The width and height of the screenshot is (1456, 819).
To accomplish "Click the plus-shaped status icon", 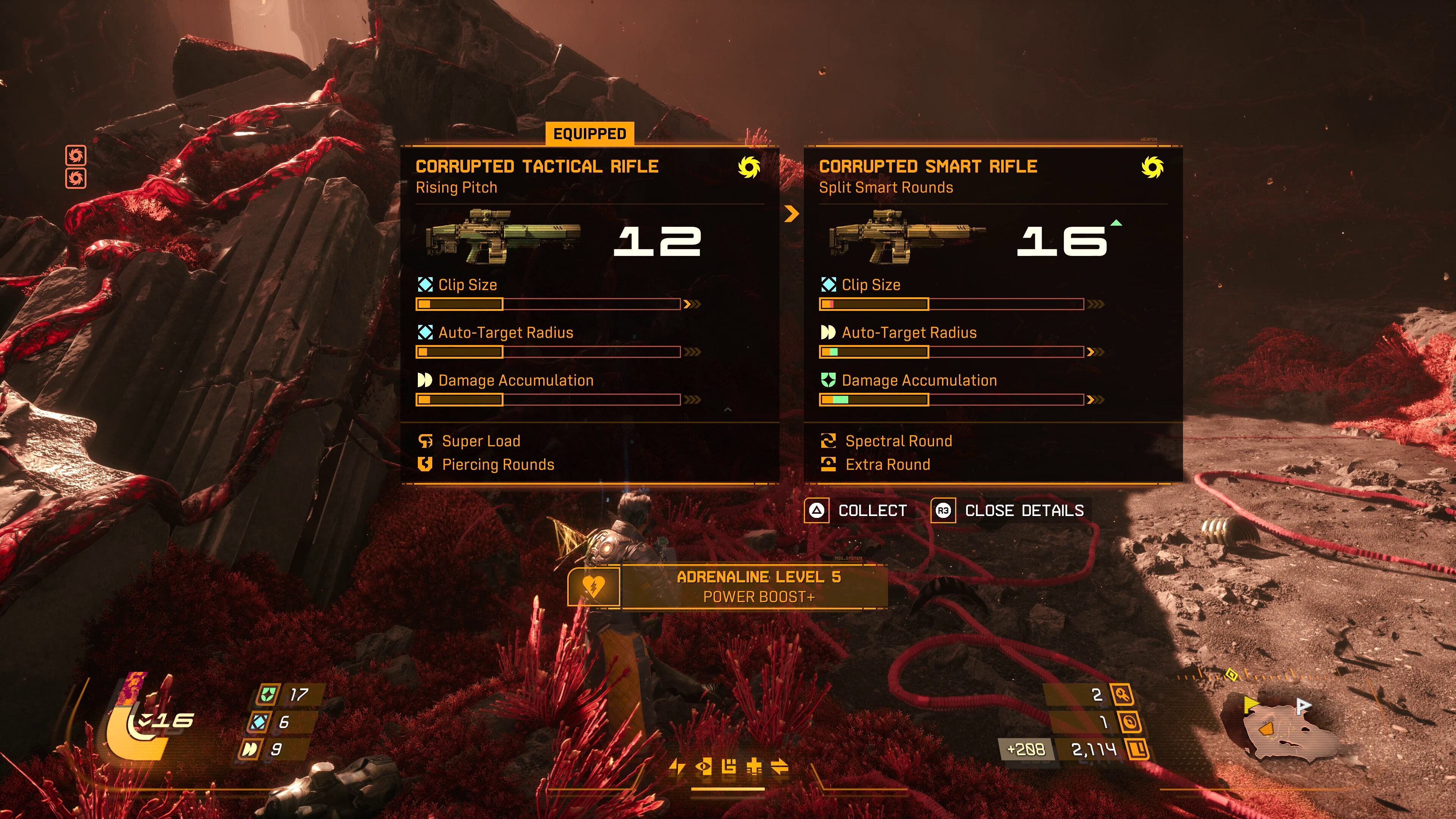I will click(x=754, y=767).
